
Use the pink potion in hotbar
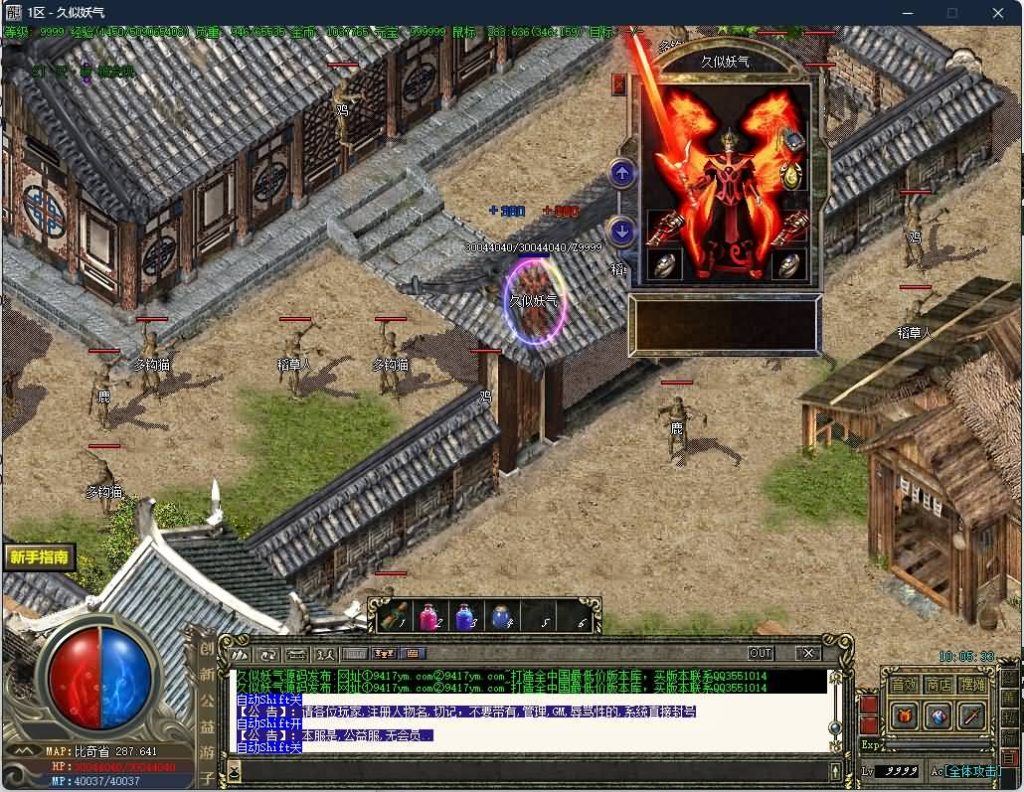(x=428, y=617)
